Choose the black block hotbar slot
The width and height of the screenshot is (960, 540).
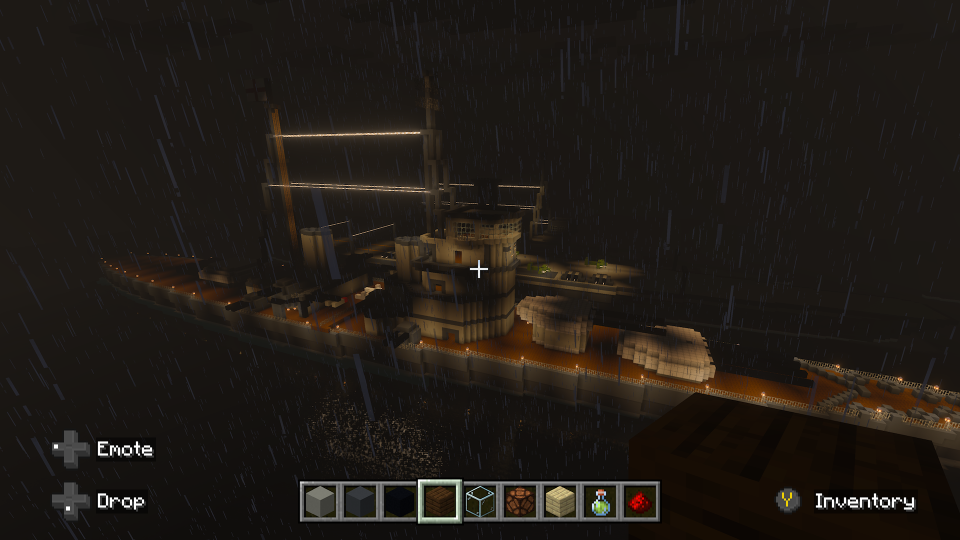coord(400,501)
